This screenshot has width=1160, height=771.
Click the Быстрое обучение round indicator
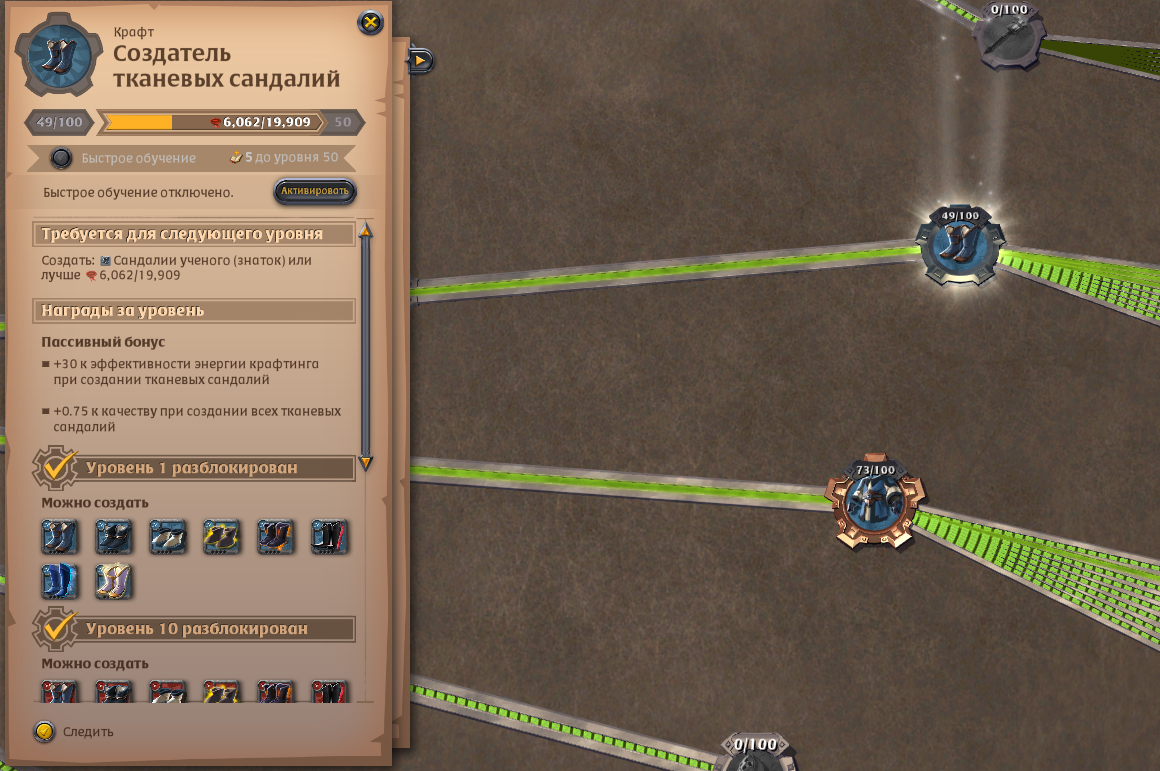click(62, 158)
